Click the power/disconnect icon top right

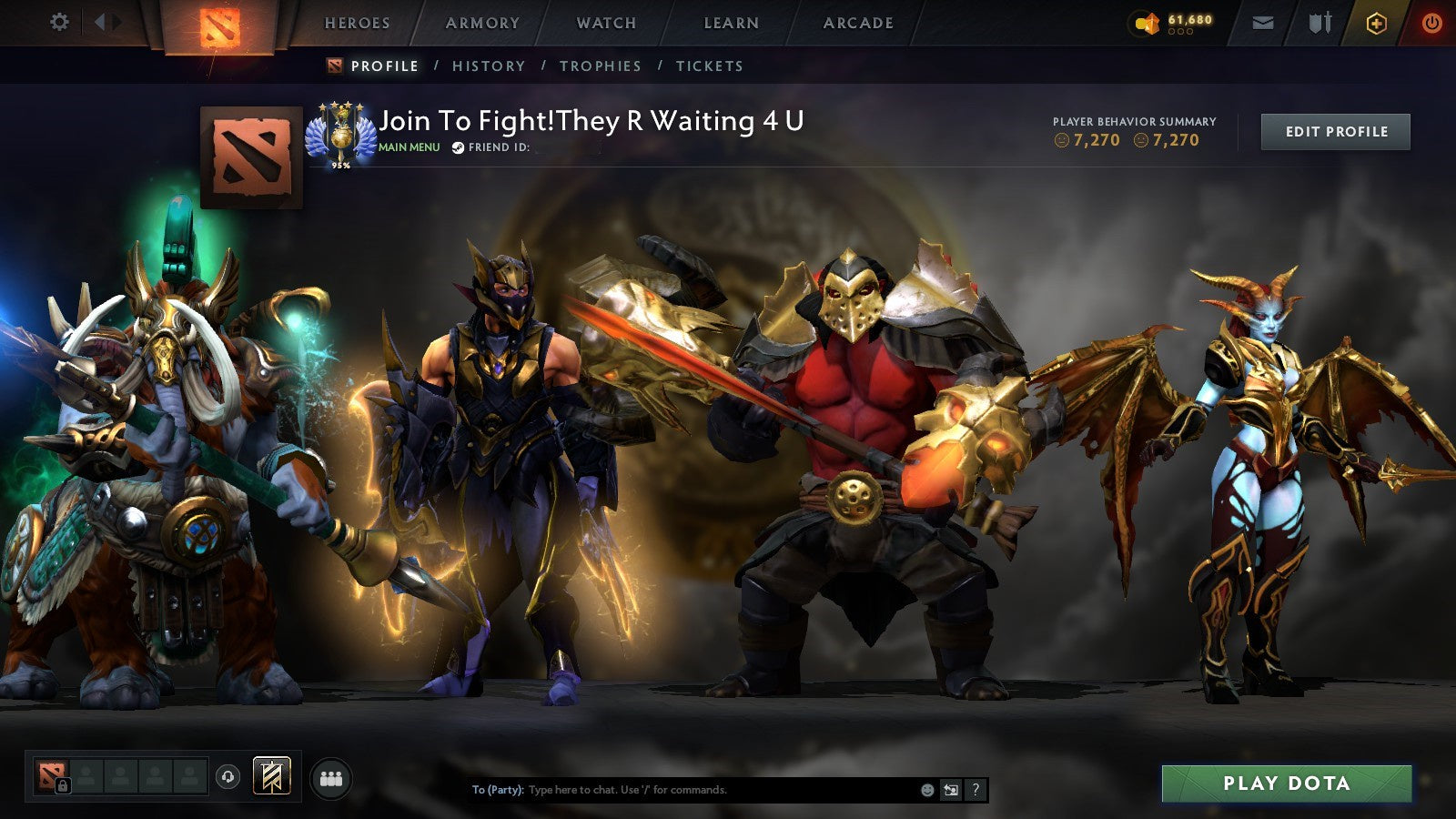click(1431, 23)
